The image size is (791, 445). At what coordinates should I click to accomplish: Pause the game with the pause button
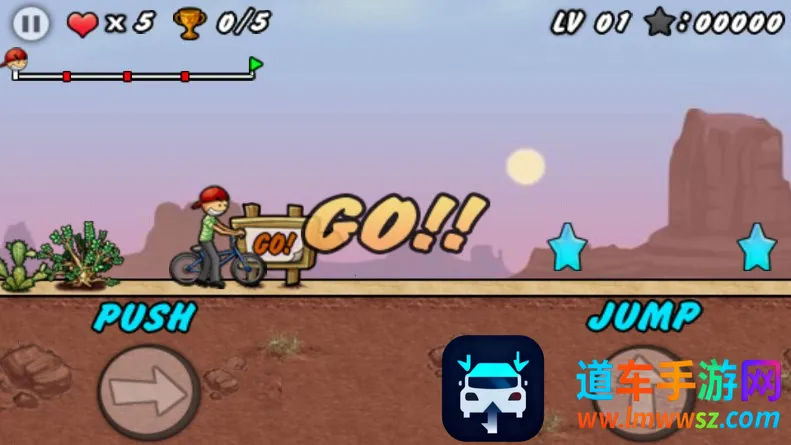(x=31, y=24)
